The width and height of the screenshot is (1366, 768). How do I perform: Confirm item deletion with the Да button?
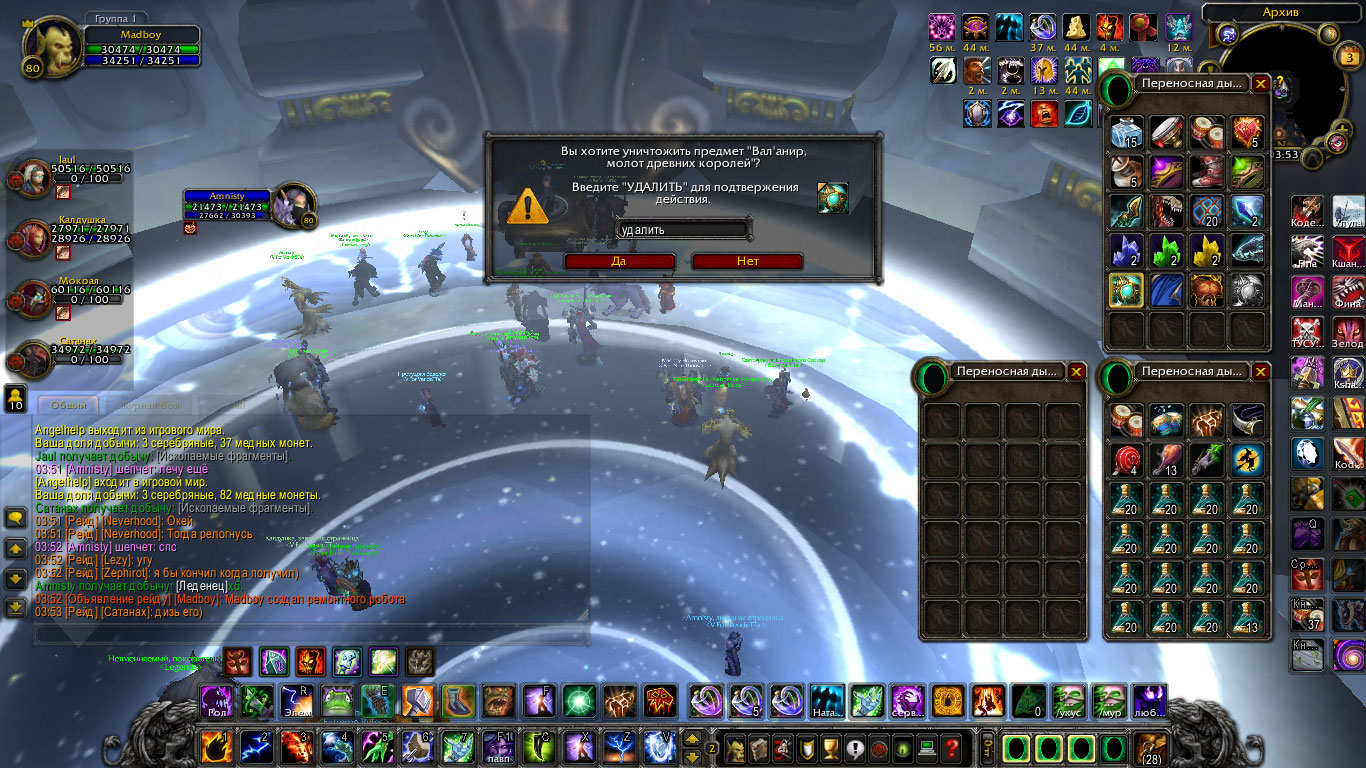point(619,261)
